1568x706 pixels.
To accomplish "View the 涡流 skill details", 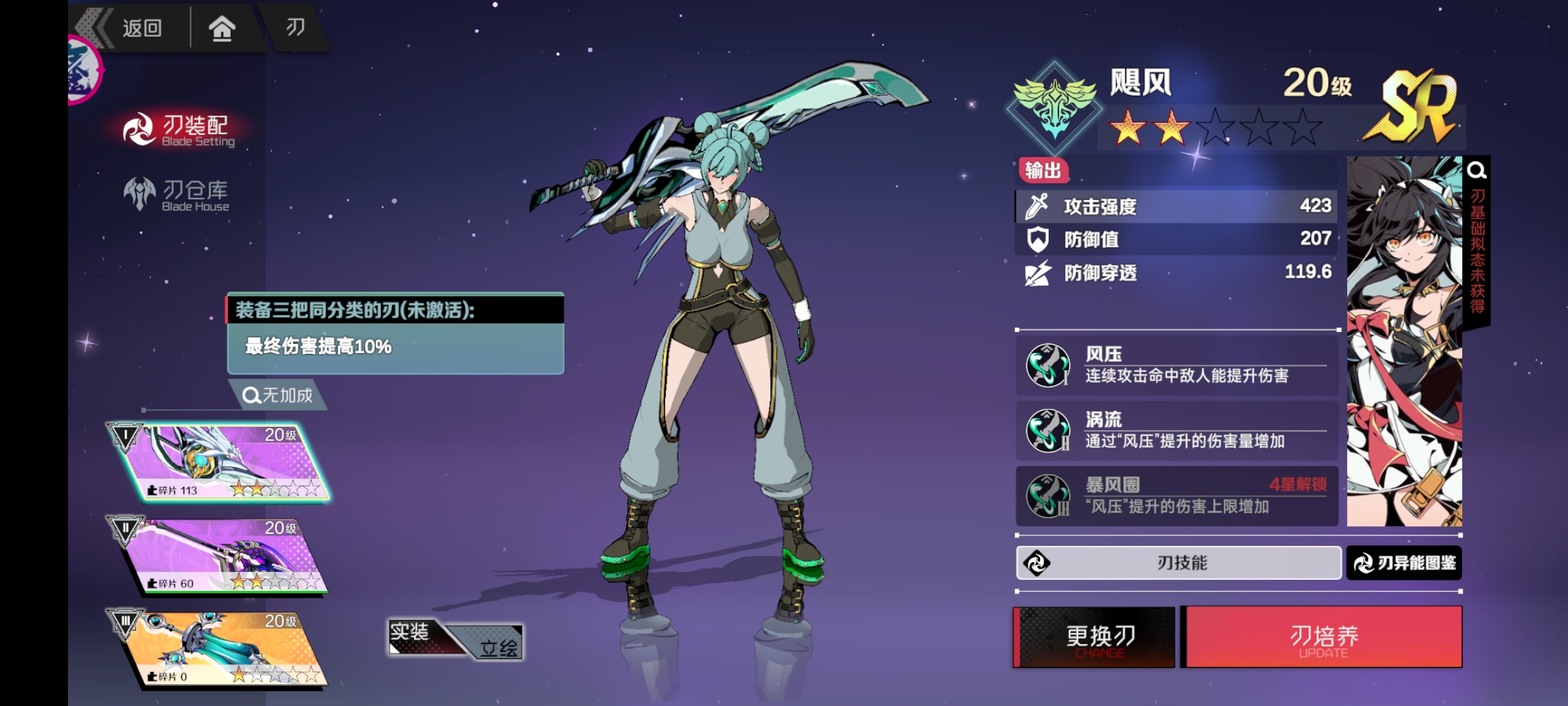I will click(1176, 430).
